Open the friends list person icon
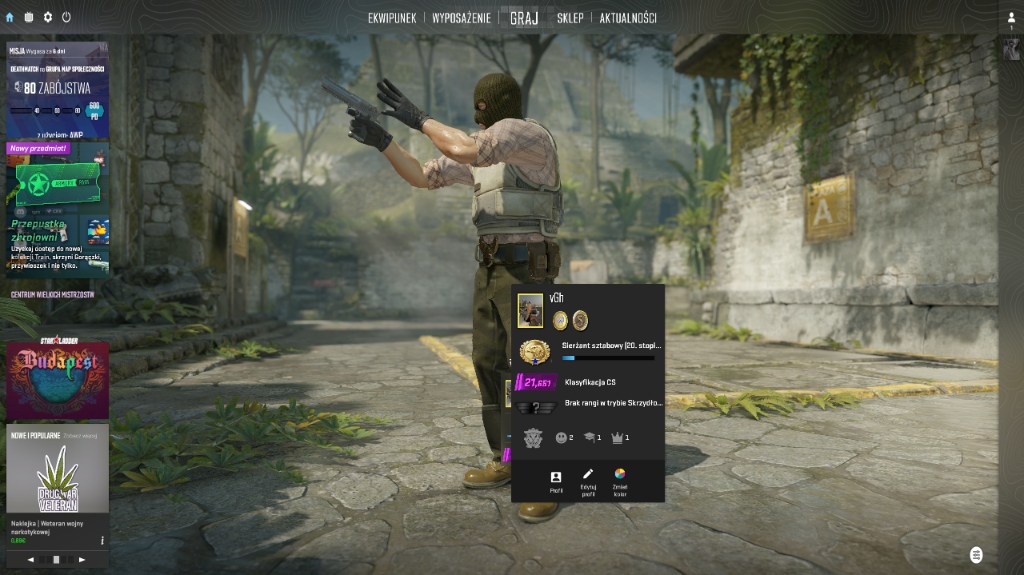 [1011, 17]
